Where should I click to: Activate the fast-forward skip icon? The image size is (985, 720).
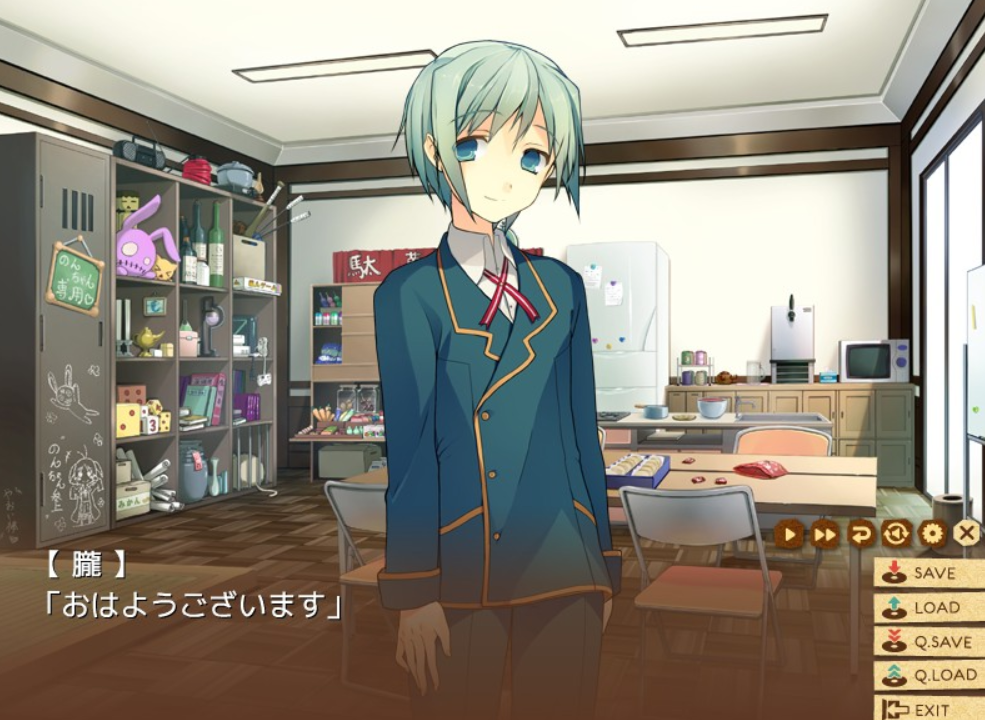click(825, 534)
